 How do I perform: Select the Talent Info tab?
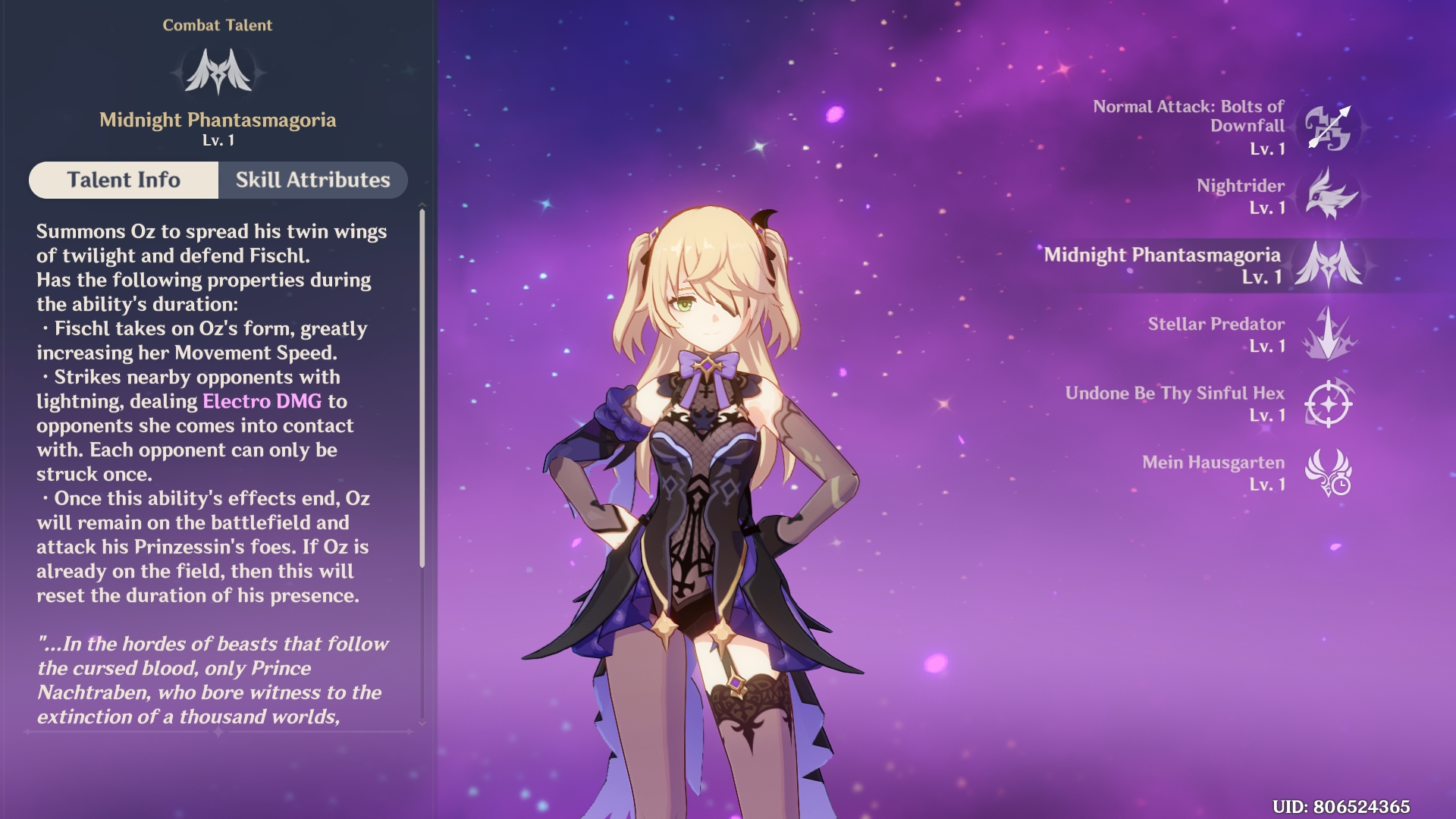pyautogui.click(x=124, y=180)
